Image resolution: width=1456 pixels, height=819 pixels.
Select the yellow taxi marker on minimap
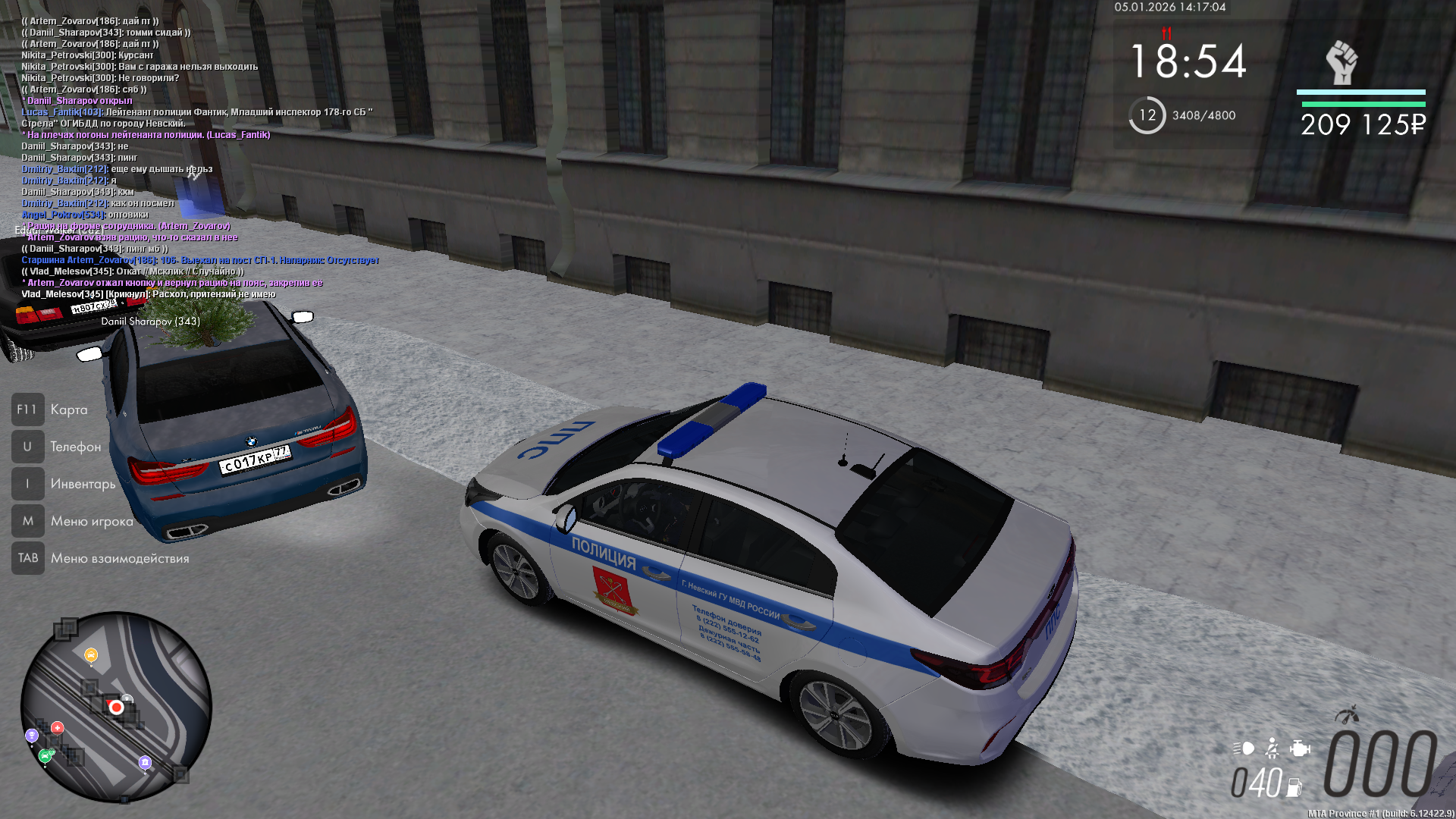(91, 655)
